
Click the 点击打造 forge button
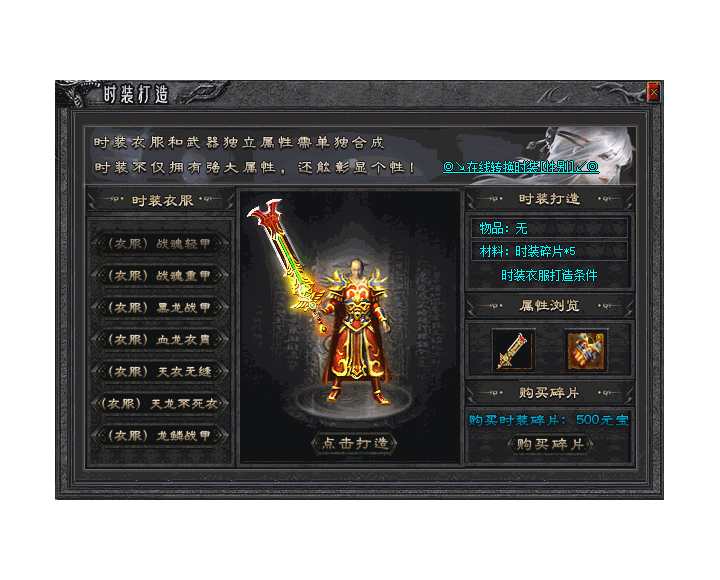[x=354, y=443]
